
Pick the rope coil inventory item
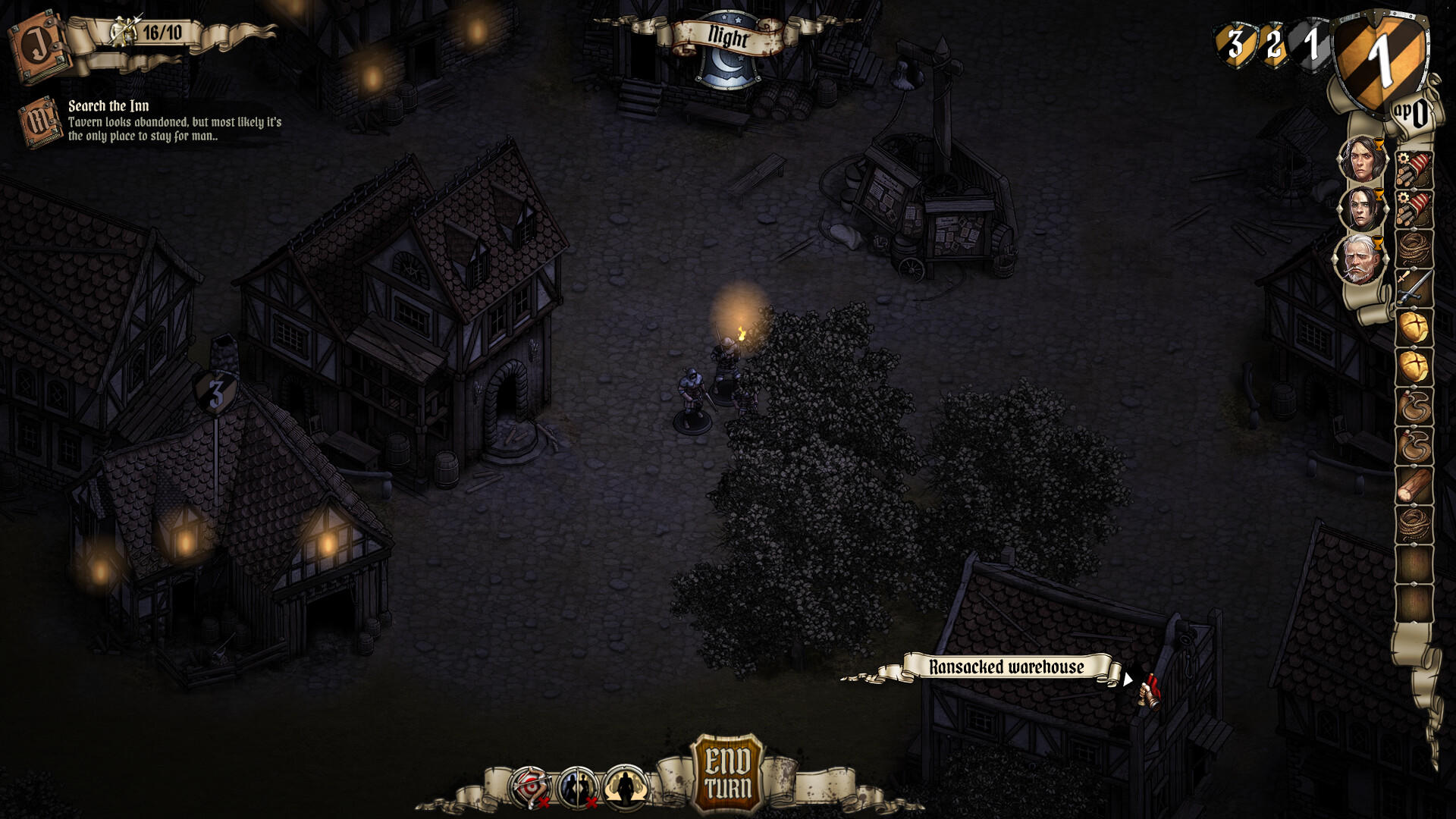click(1415, 246)
